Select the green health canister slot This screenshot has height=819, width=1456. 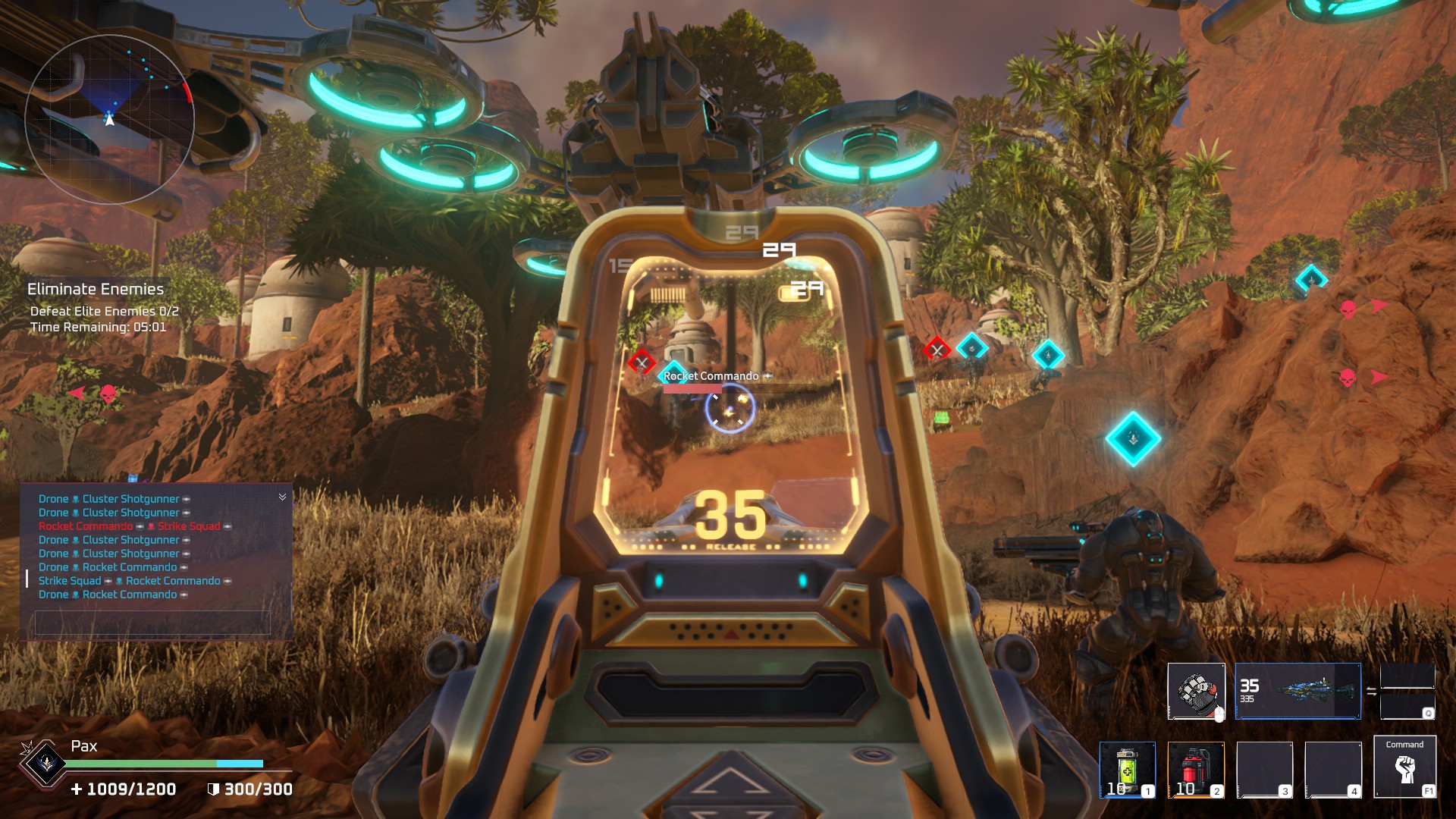[1127, 769]
